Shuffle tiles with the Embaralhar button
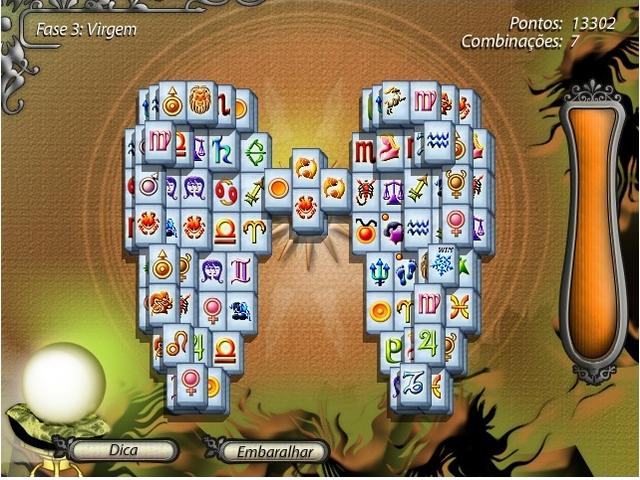The height and width of the screenshot is (480, 640). coord(274,452)
